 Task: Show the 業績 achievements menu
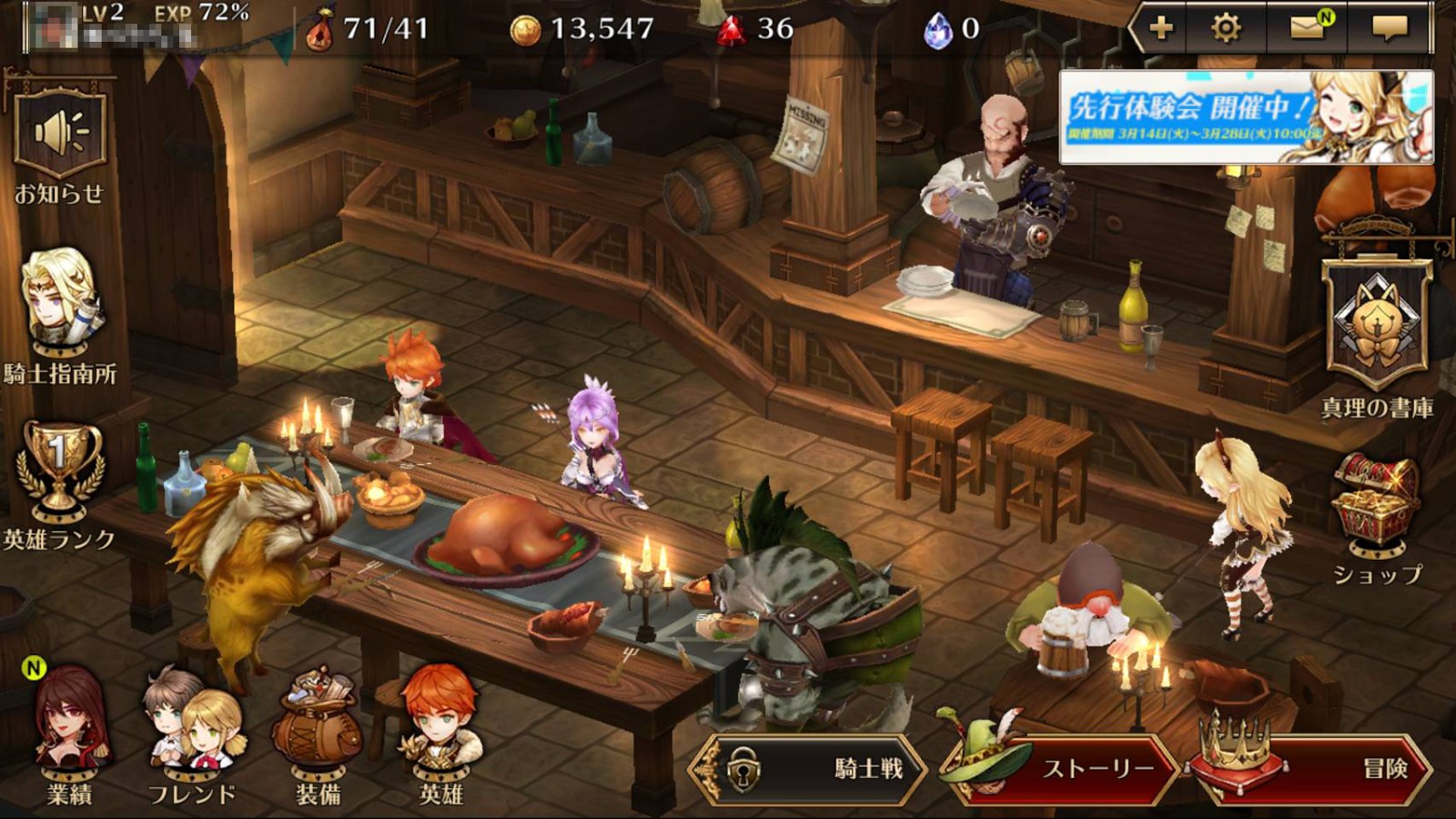(x=70, y=733)
